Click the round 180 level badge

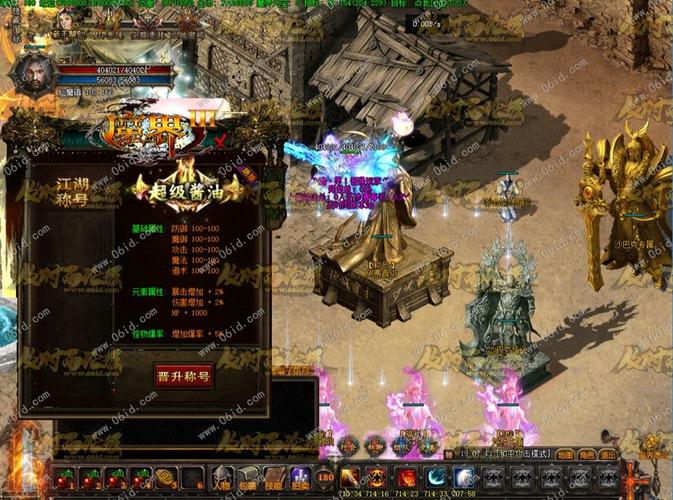pos(325,478)
